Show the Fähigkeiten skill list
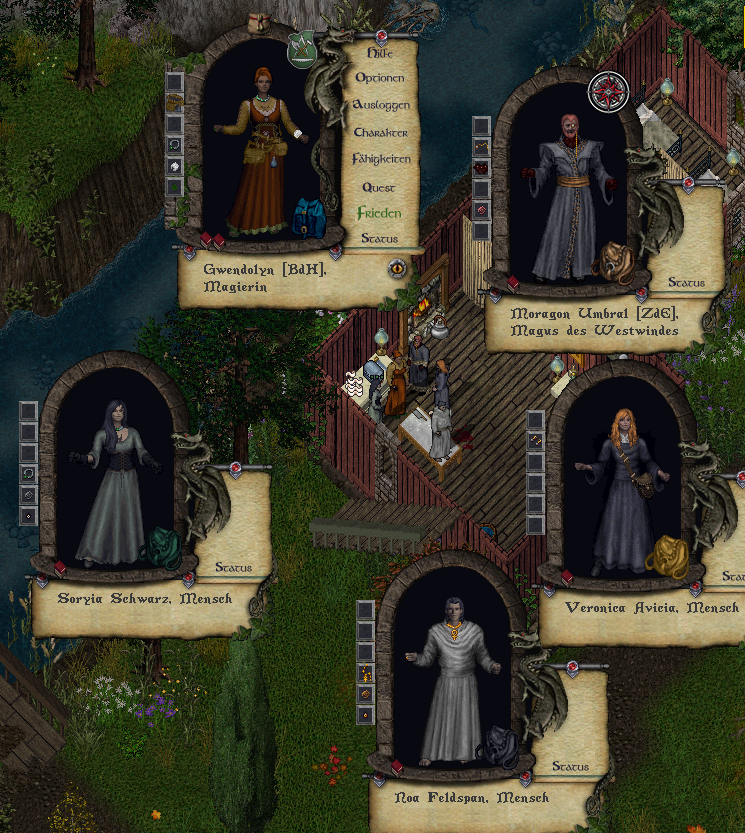Screen dimensions: 745x833 (381, 159)
